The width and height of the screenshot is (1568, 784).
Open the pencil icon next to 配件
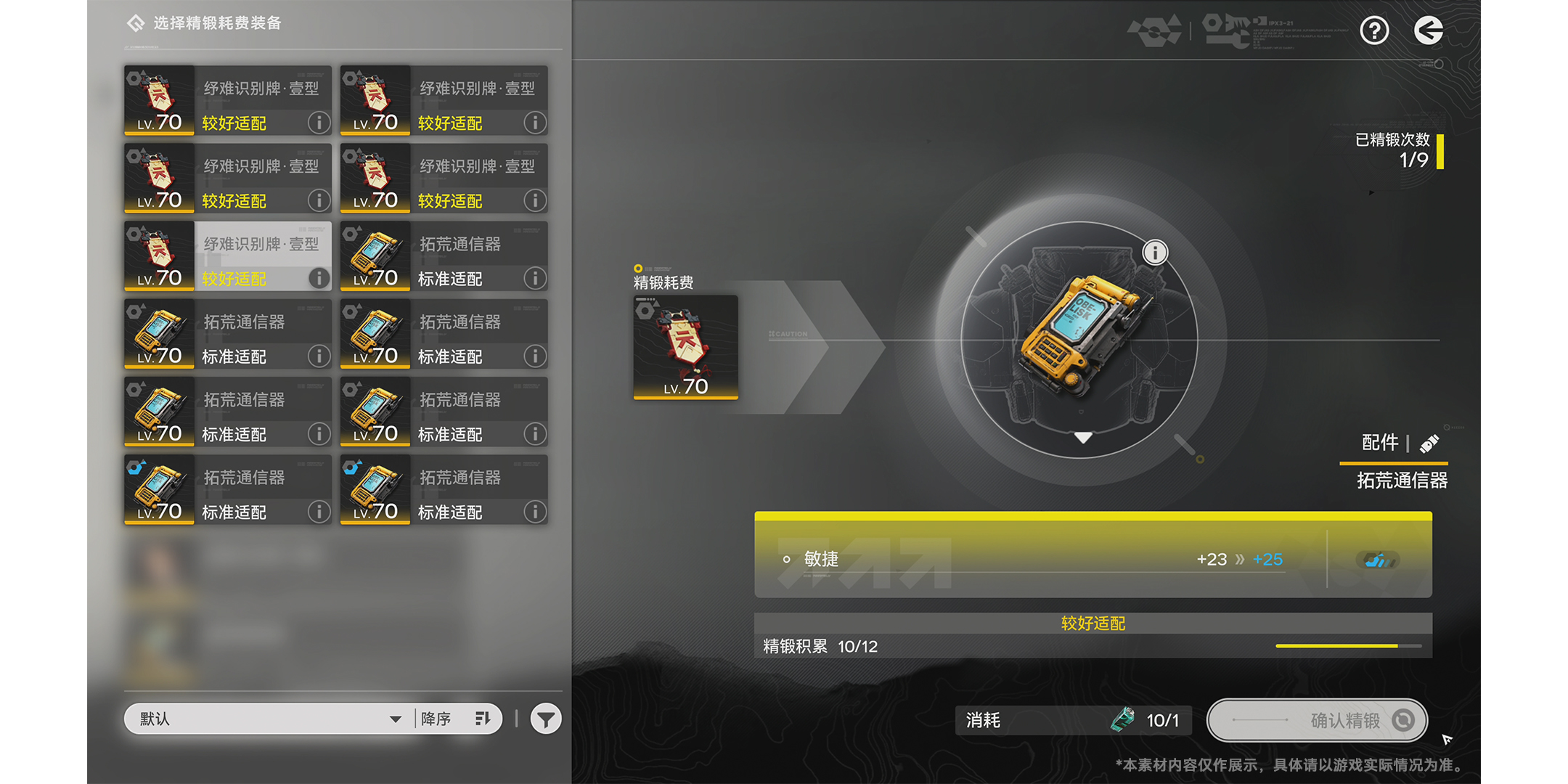pyautogui.click(x=1431, y=443)
